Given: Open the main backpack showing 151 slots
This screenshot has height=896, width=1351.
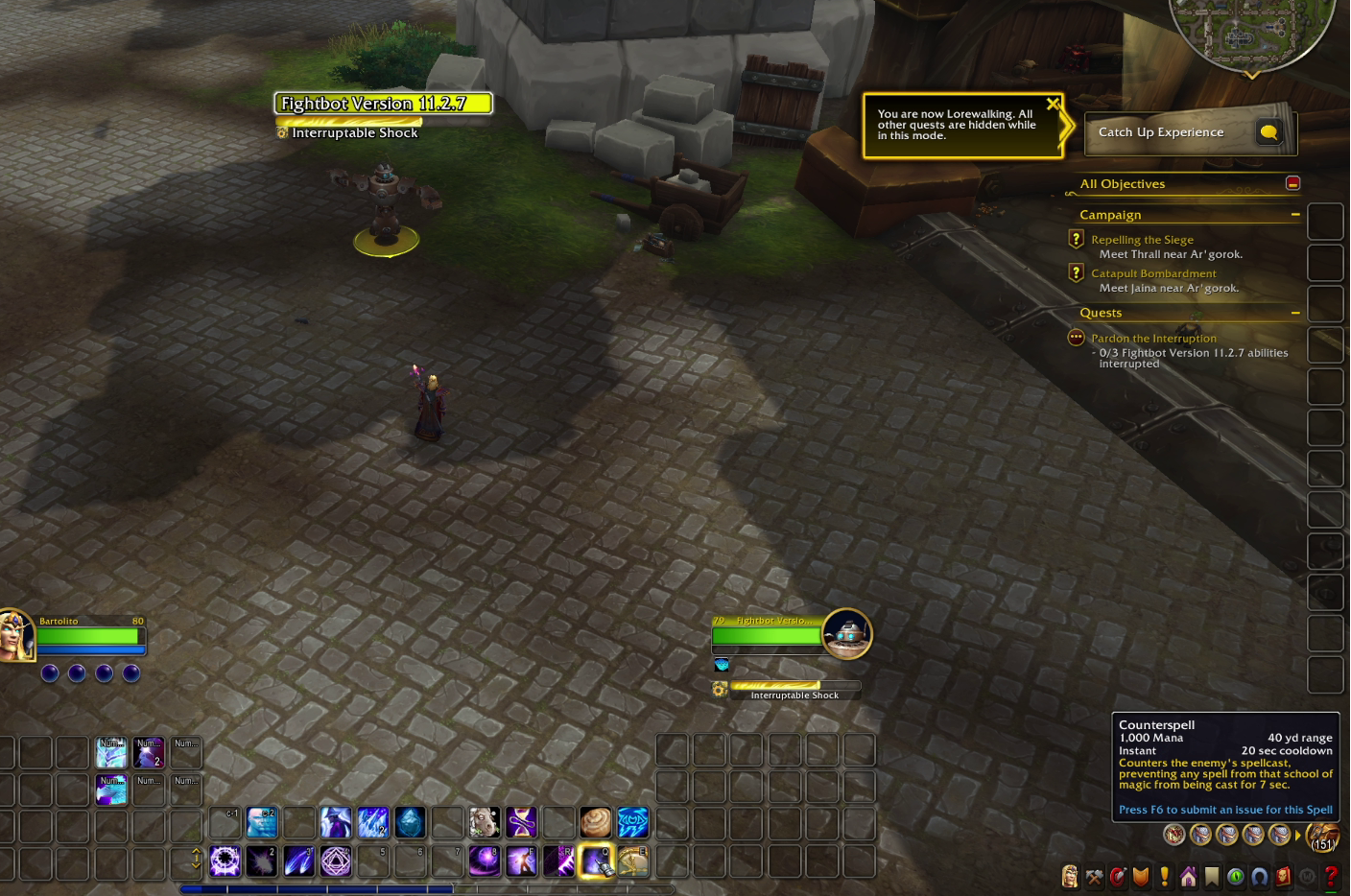Looking at the screenshot, I should [1322, 836].
